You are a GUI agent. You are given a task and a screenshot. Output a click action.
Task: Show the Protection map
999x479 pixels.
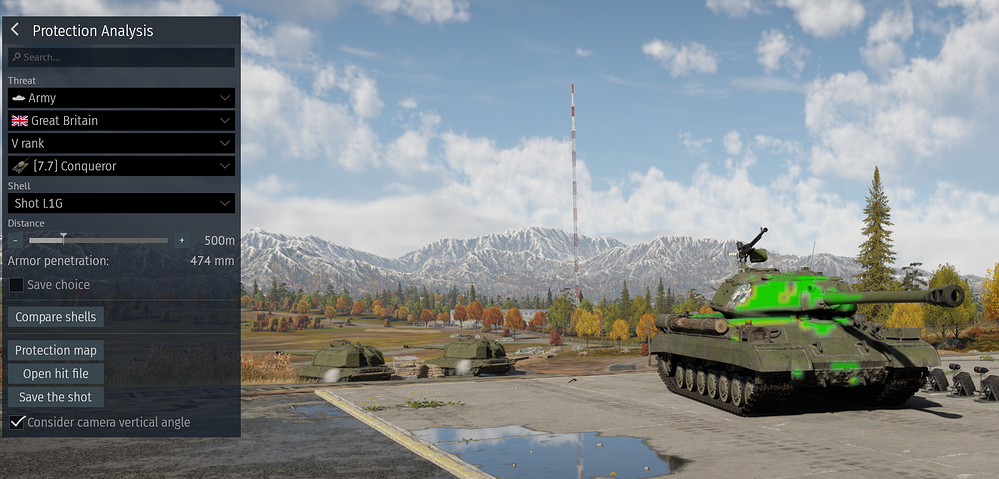coord(56,351)
